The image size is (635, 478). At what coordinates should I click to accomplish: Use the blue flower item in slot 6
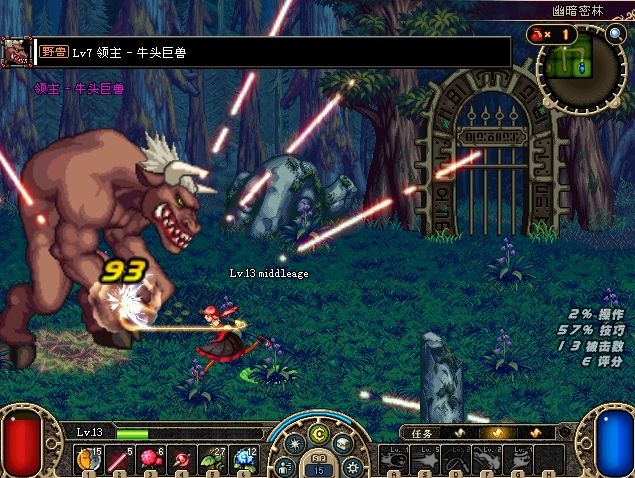[x=243, y=459]
